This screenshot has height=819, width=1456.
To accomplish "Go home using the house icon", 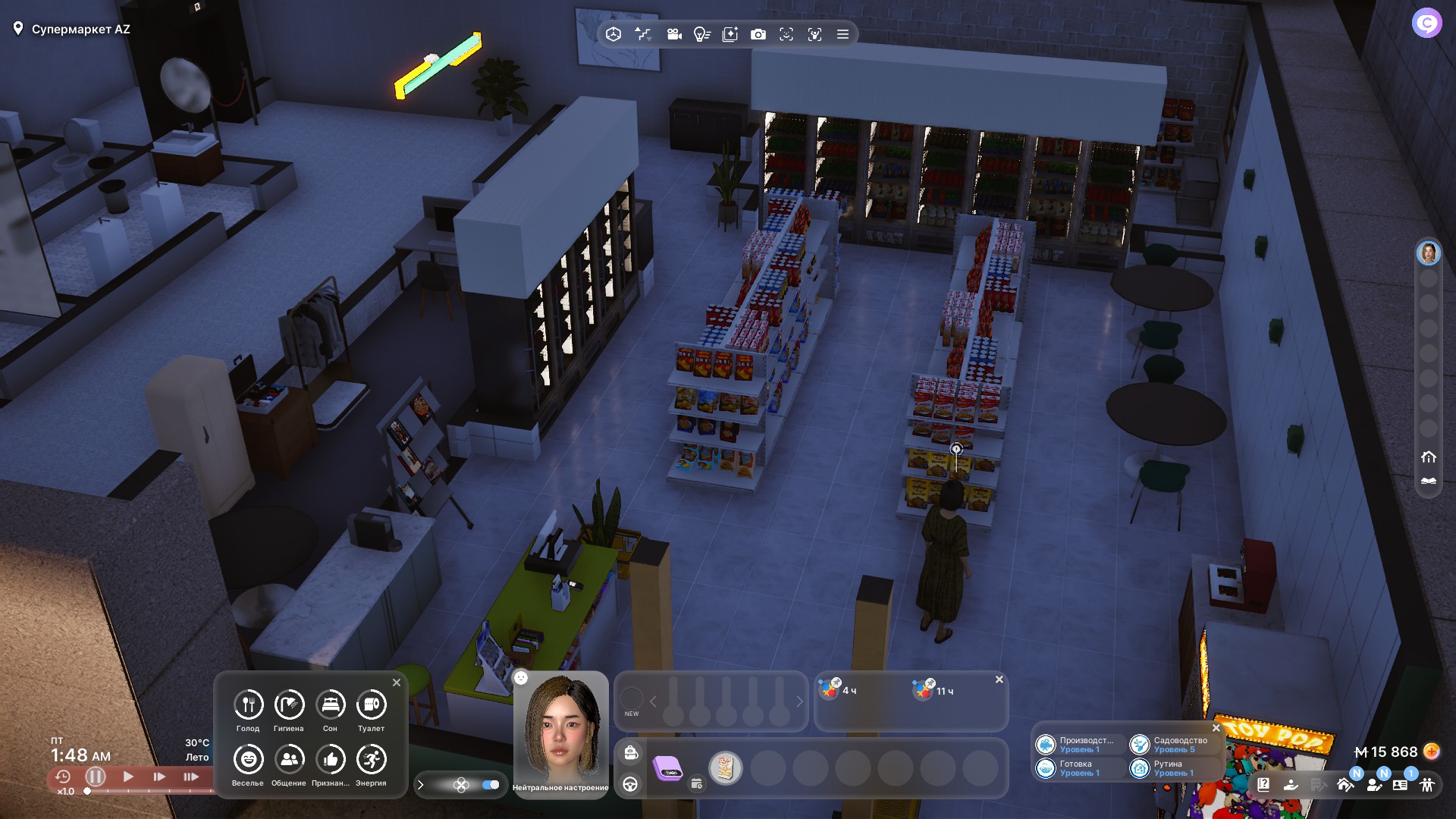I will 1429,457.
